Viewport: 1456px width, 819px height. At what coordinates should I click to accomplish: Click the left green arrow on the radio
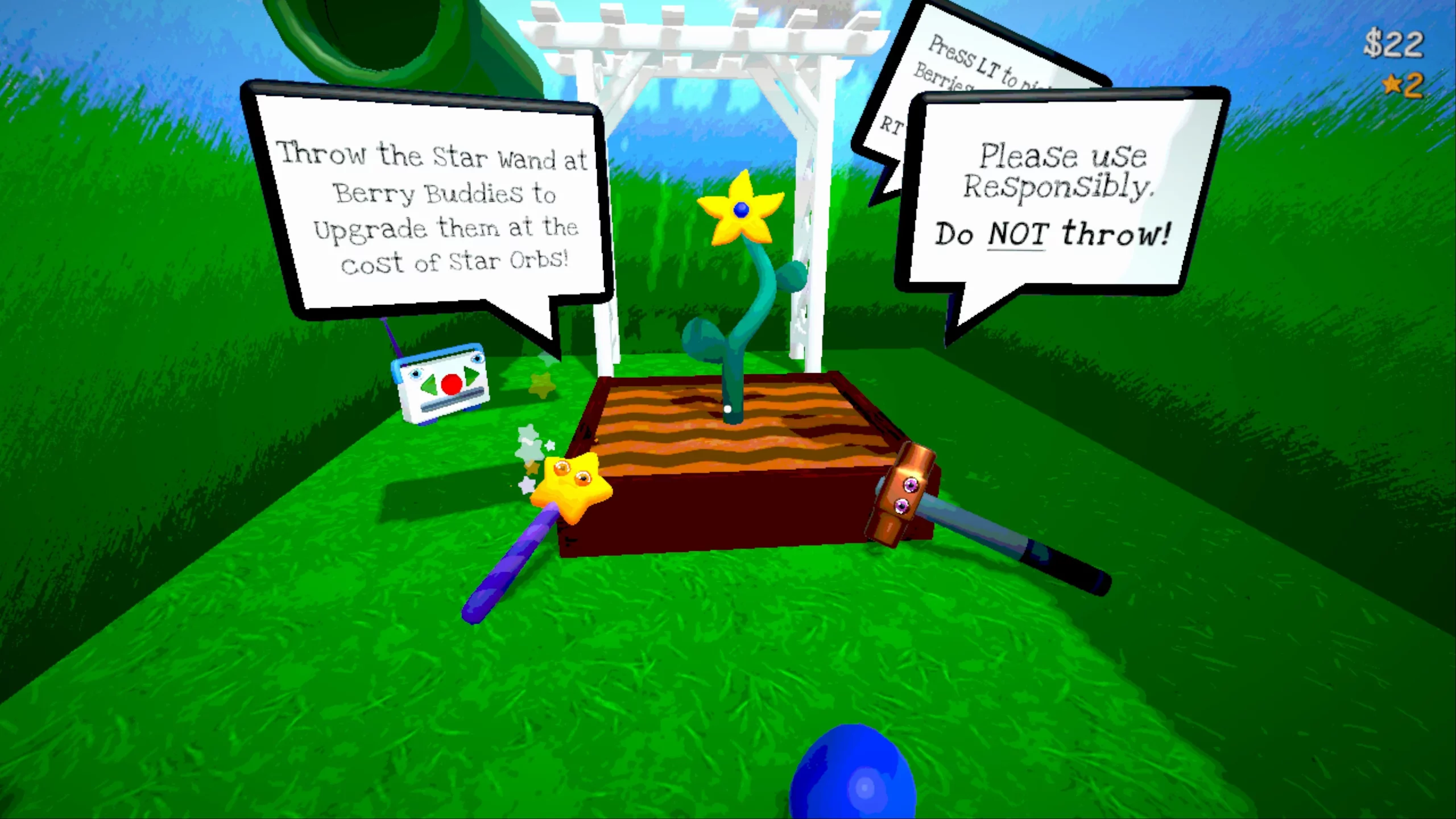[x=429, y=384]
